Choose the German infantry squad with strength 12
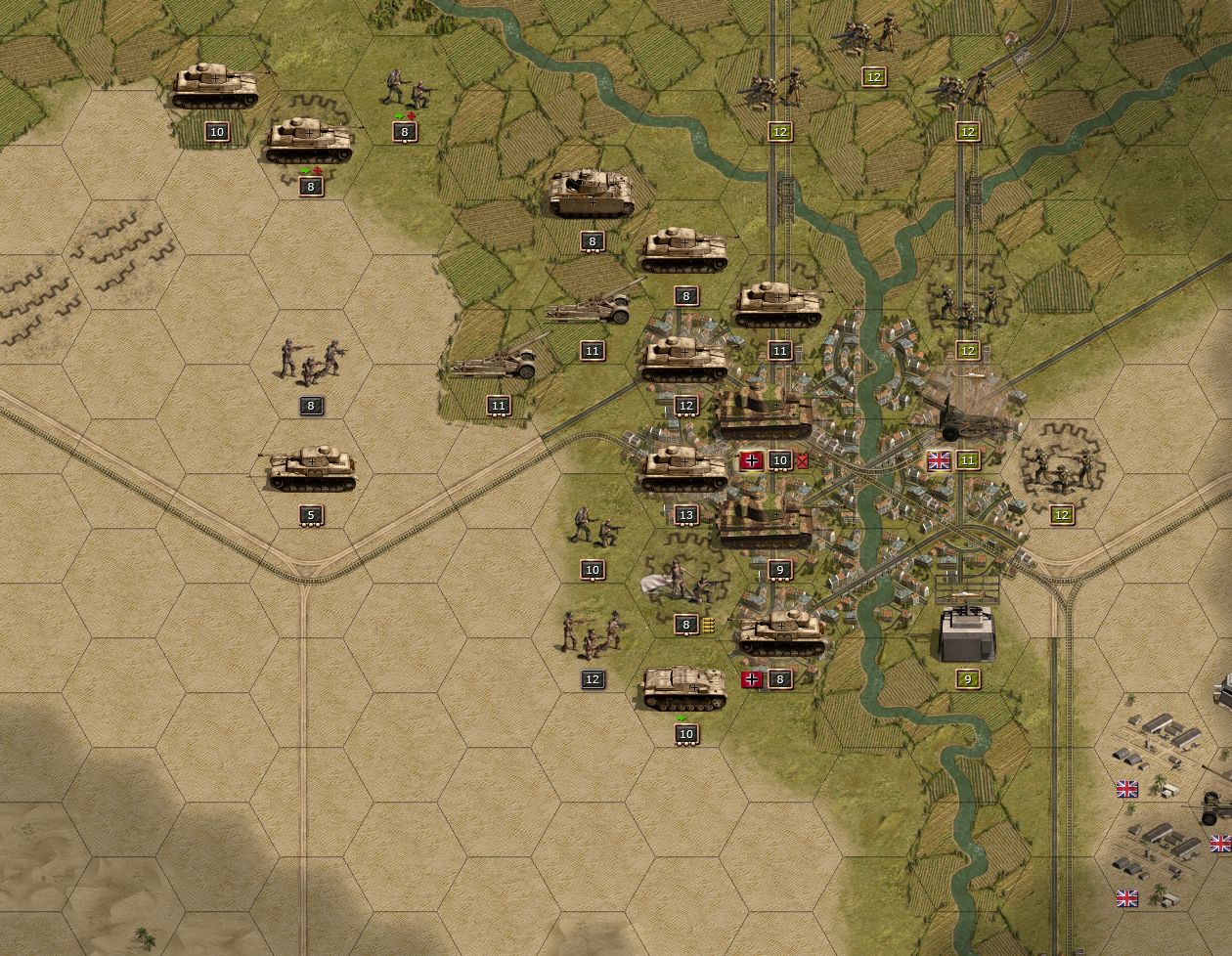Viewport: 1232px width, 956px height. [592, 636]
